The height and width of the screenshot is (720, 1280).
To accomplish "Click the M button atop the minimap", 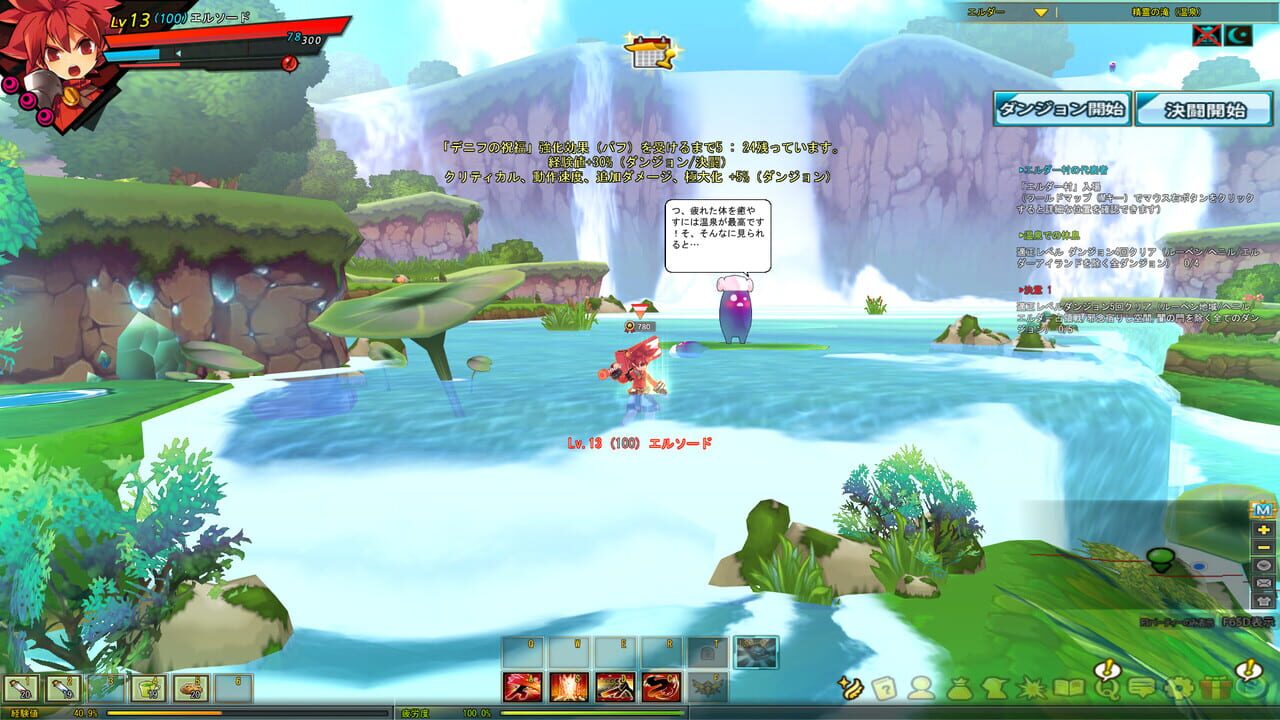I will click(x=1263, y=510).
